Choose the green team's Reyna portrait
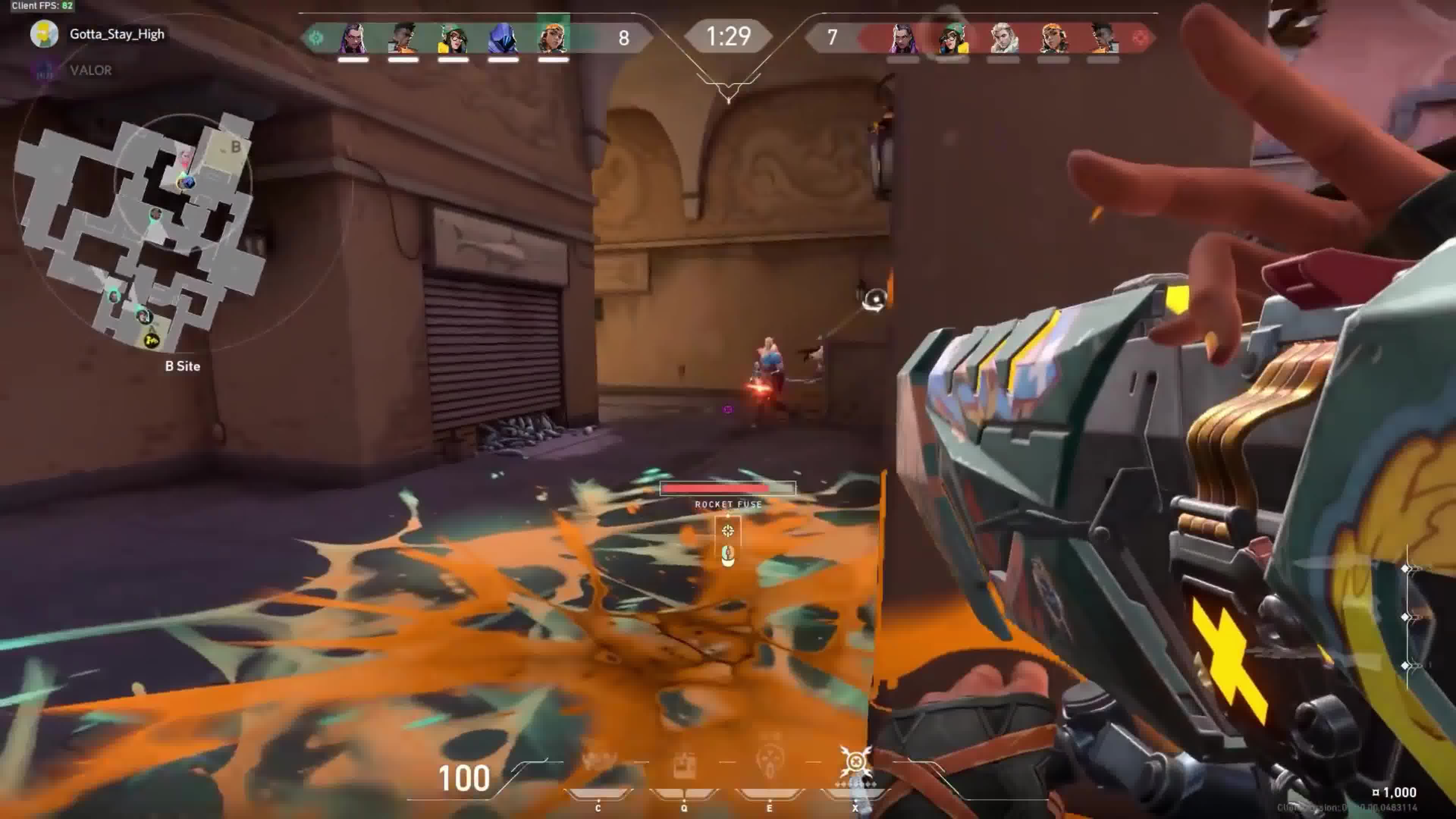The height and width of the screenshot is (819, 1456). (x=353, y=38)
